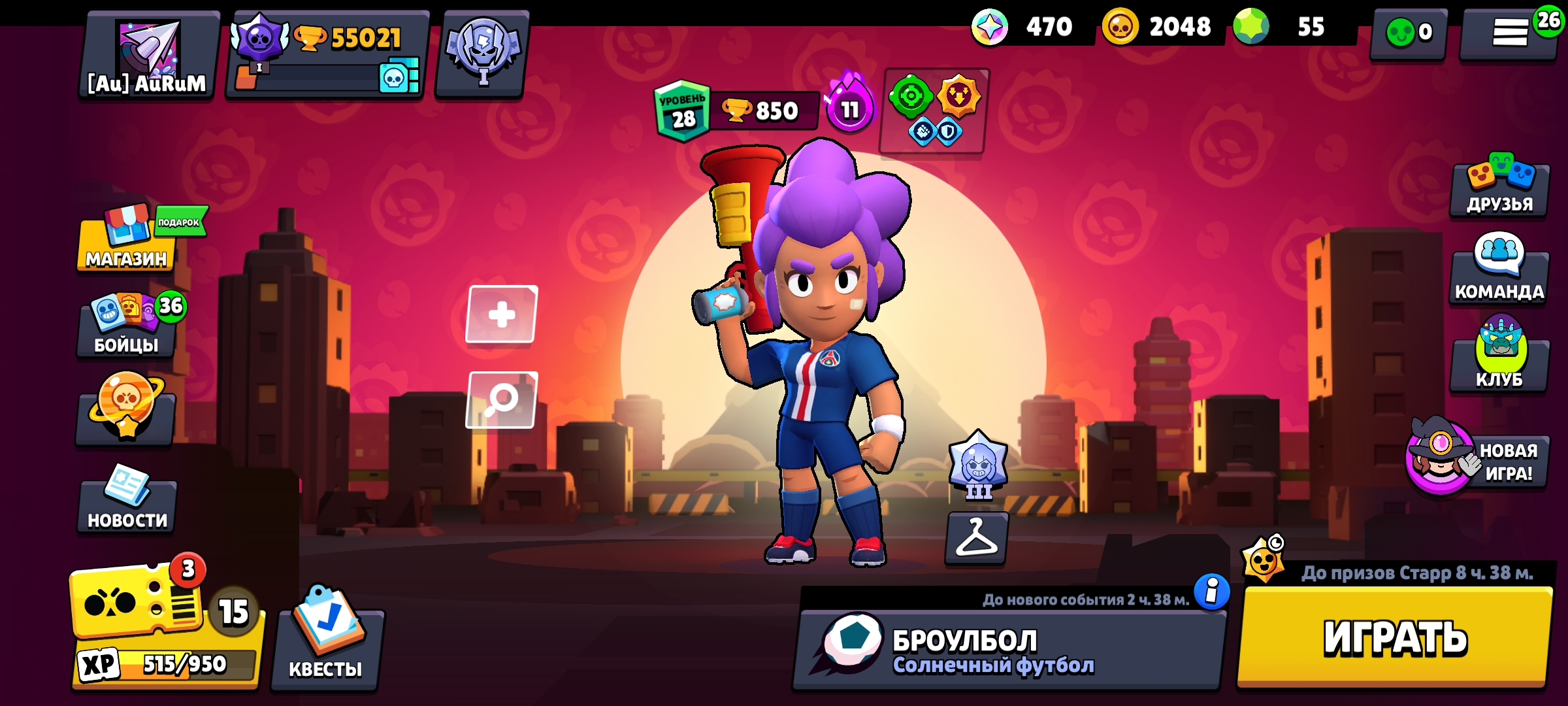The width and height of the screenshot is (1568, 706).
Task: Tap the magnifier to find teammates
Action: [x=501, y=399]
